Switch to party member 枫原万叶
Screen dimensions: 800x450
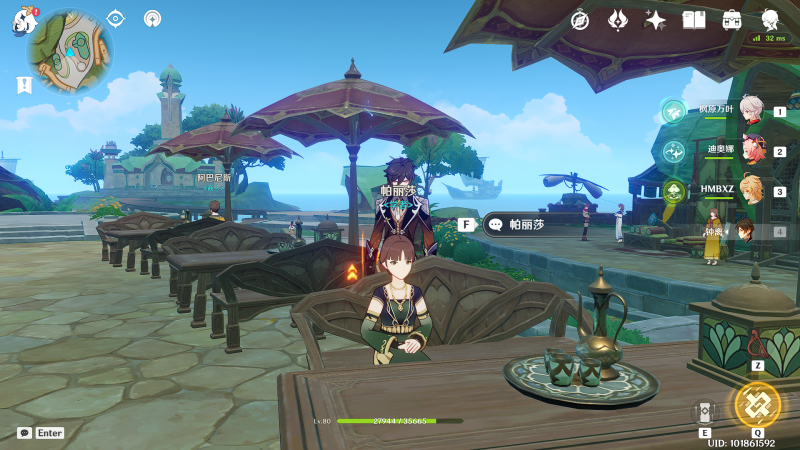coord(752,110)
